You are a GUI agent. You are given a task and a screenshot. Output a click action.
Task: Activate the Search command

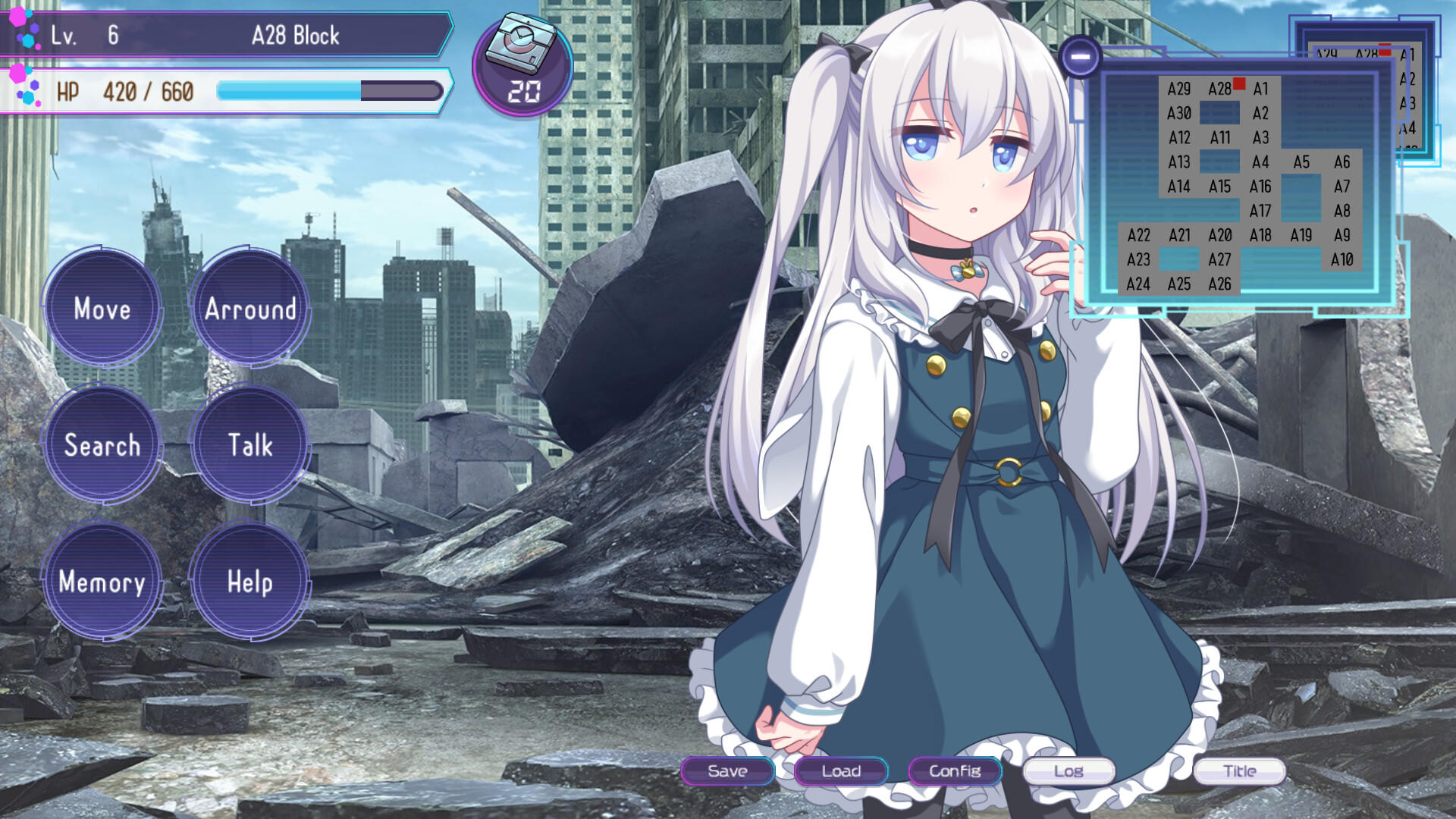coord(102,447)
